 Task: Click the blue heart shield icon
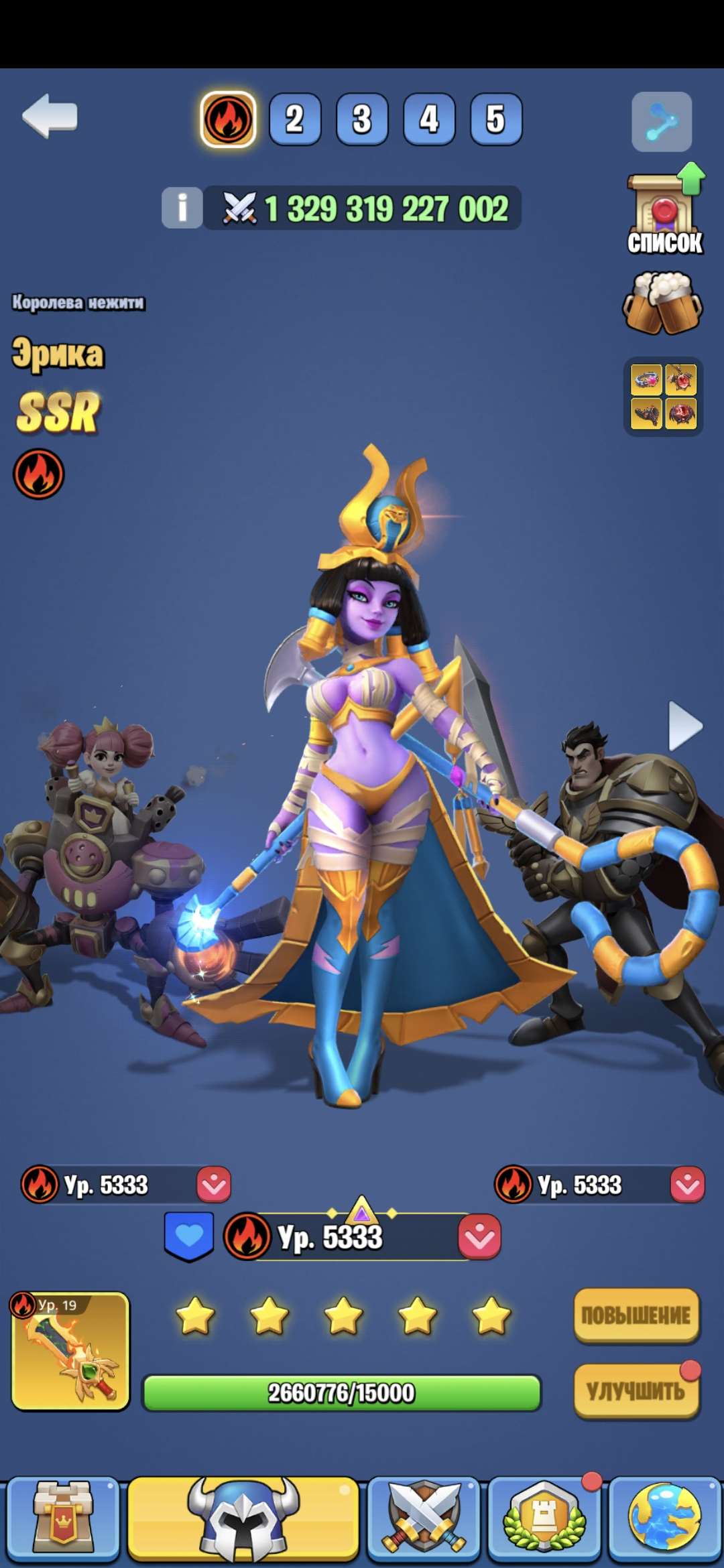189,1236
